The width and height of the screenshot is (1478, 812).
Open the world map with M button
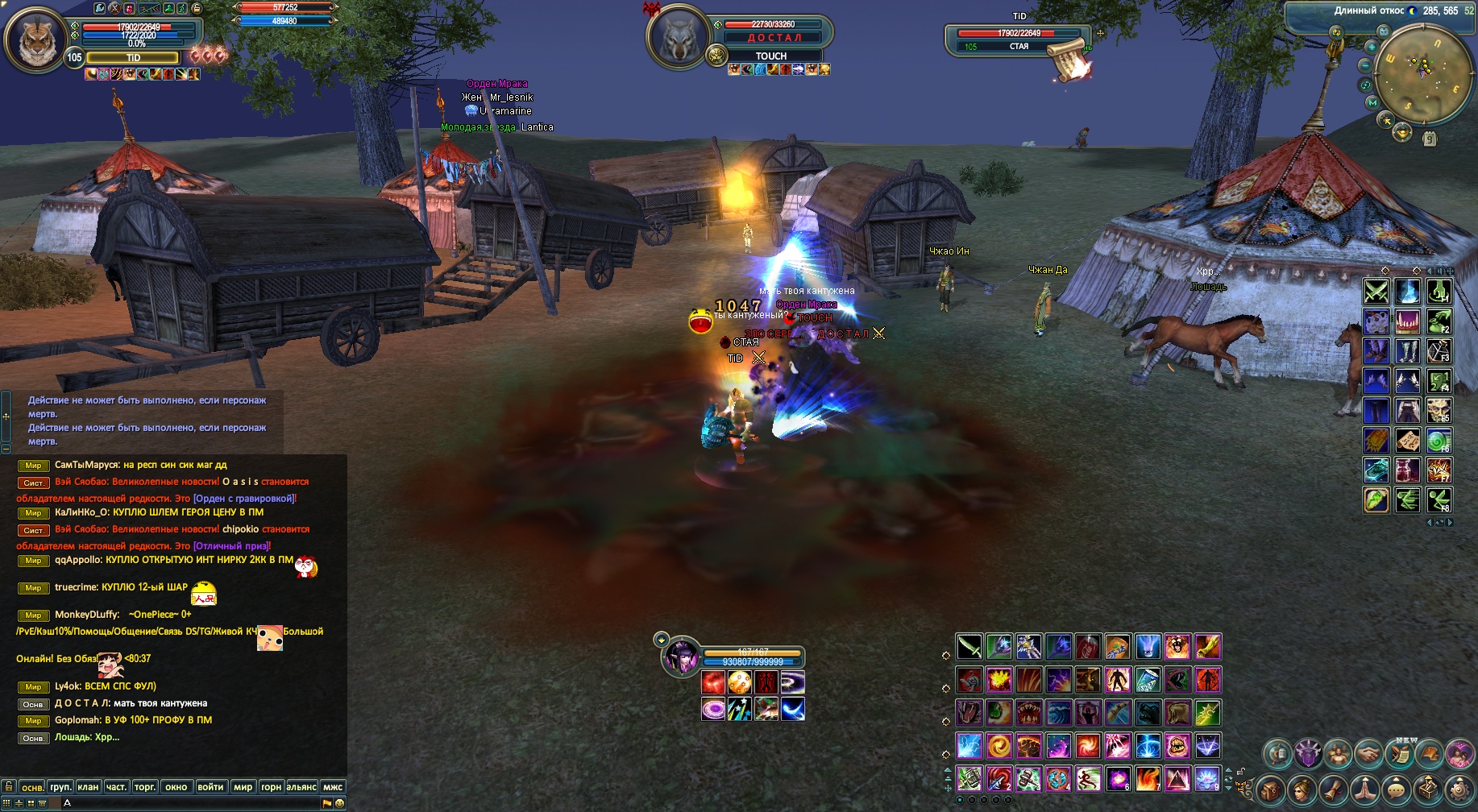pos(1372,103)
